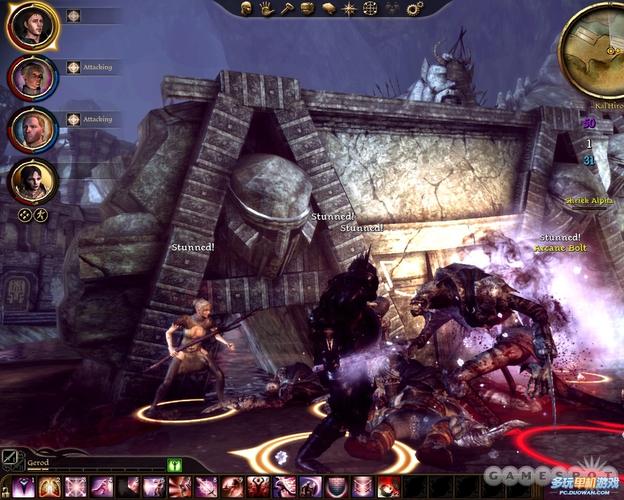The image size is (624, 500).
Task: Open the open-hand icon in top menu
Action: tap(266, 8)
